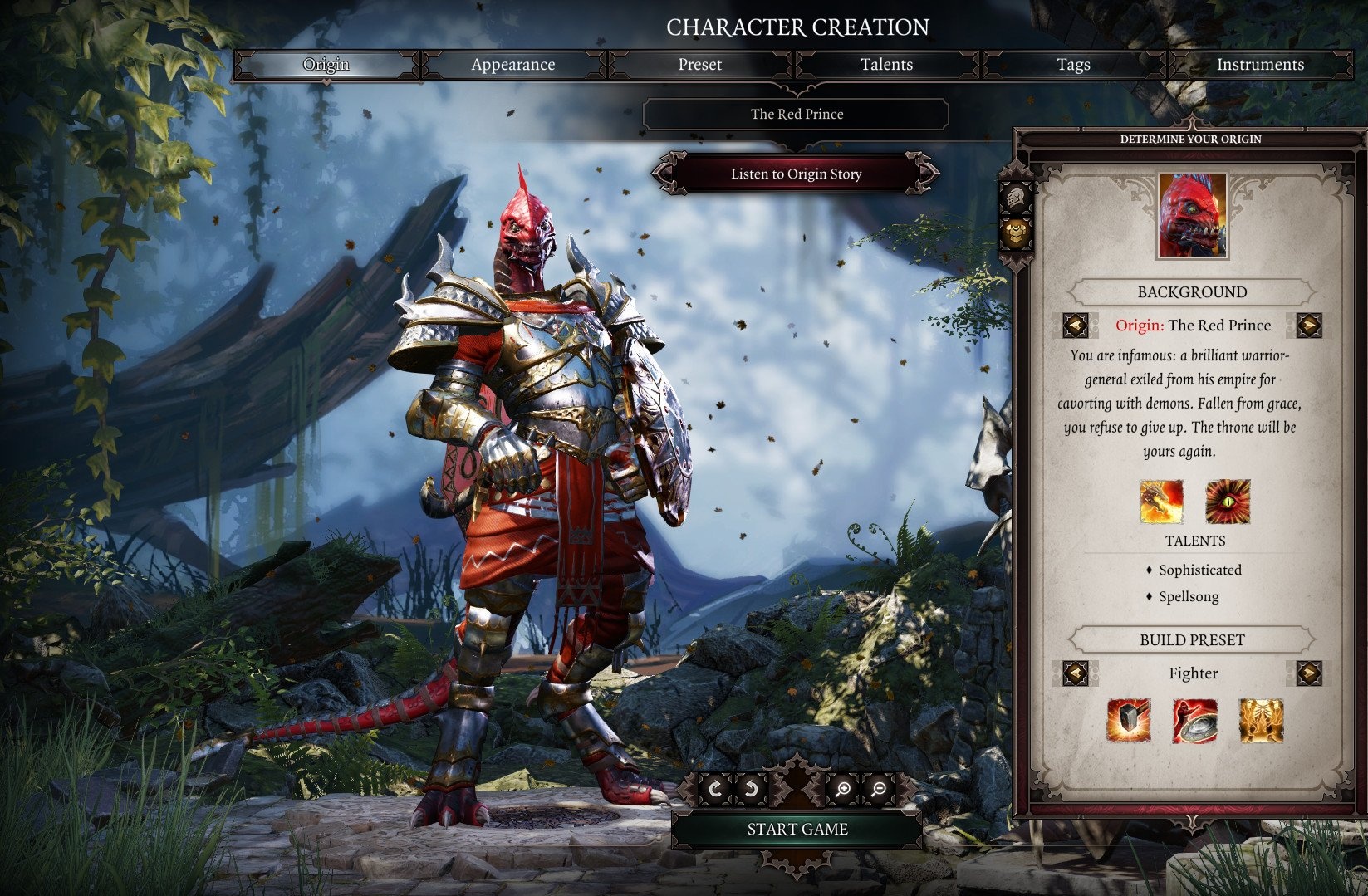The height and width of the screenshot is (896, 1368).
Task: Select the Talents tab
Action: pyautogui.click(x=886, y=65)
